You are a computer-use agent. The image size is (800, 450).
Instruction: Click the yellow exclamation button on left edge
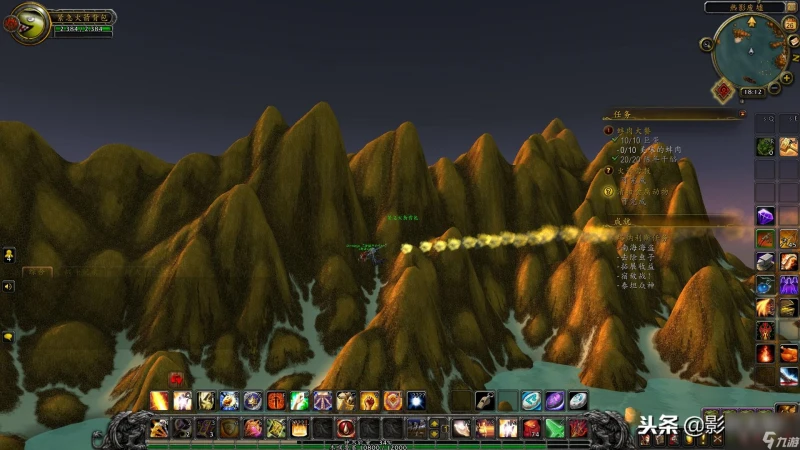(x=8, y=255)
